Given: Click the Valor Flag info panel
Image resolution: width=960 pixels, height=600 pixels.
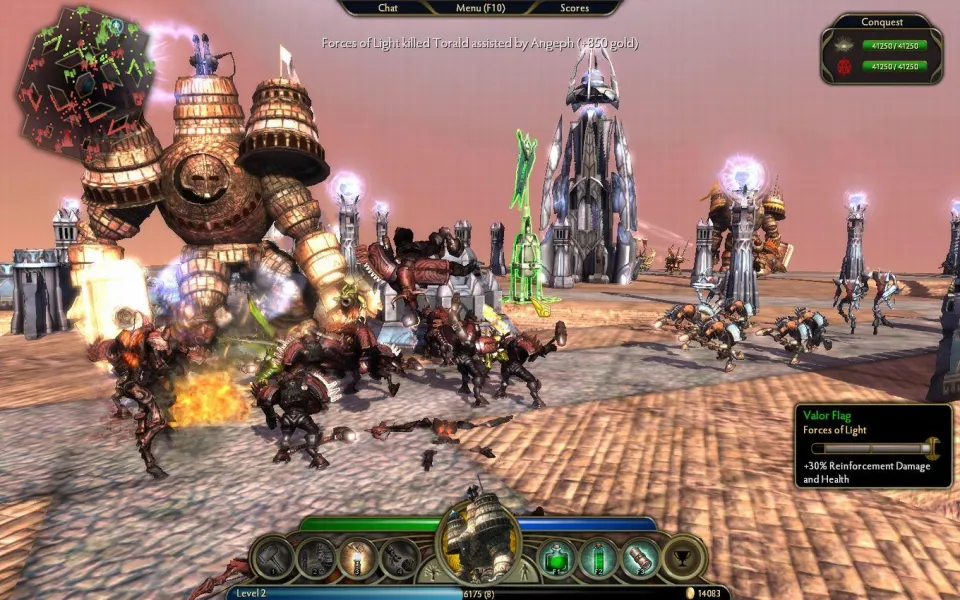Looking at the screenshot, I should point(873,446).
